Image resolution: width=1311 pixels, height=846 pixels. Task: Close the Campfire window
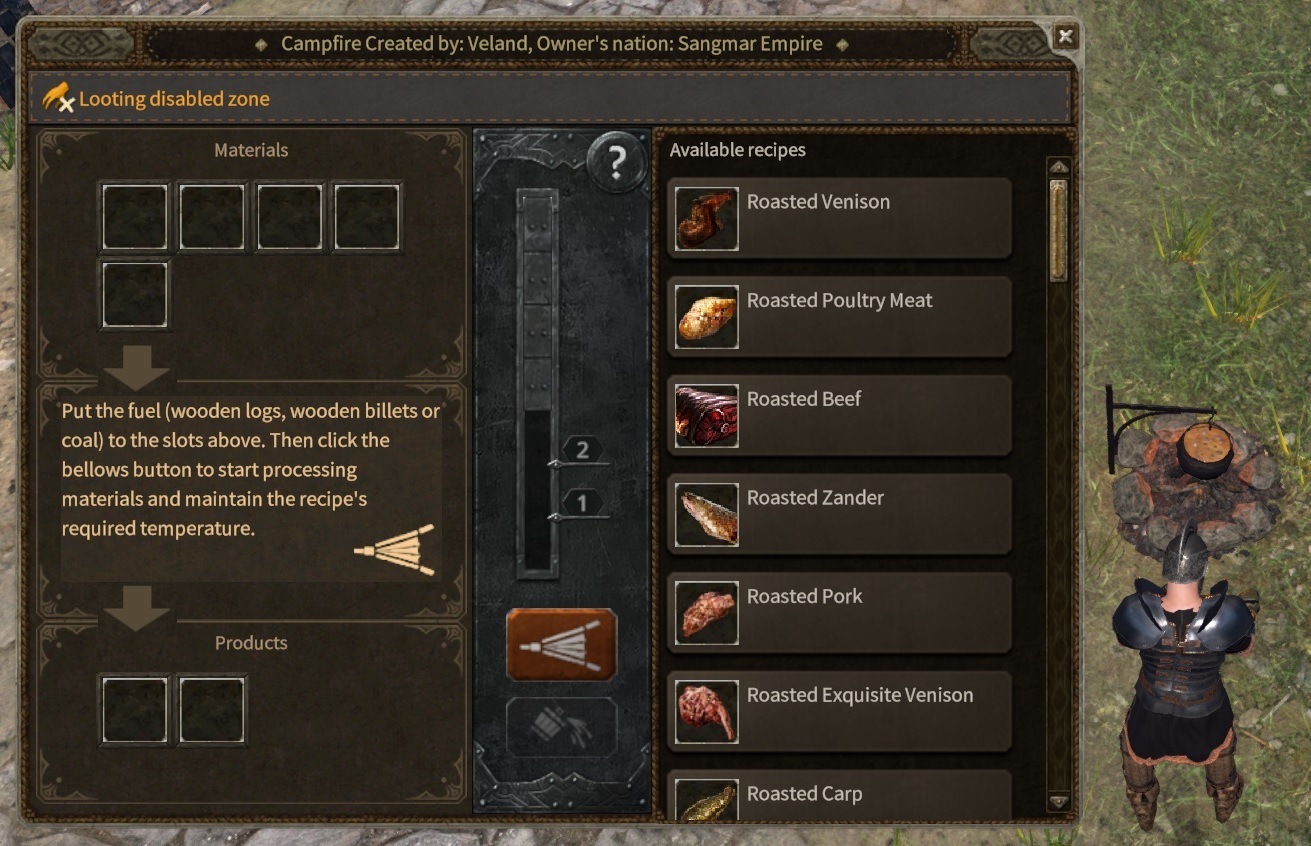[x=1065, y=37]
